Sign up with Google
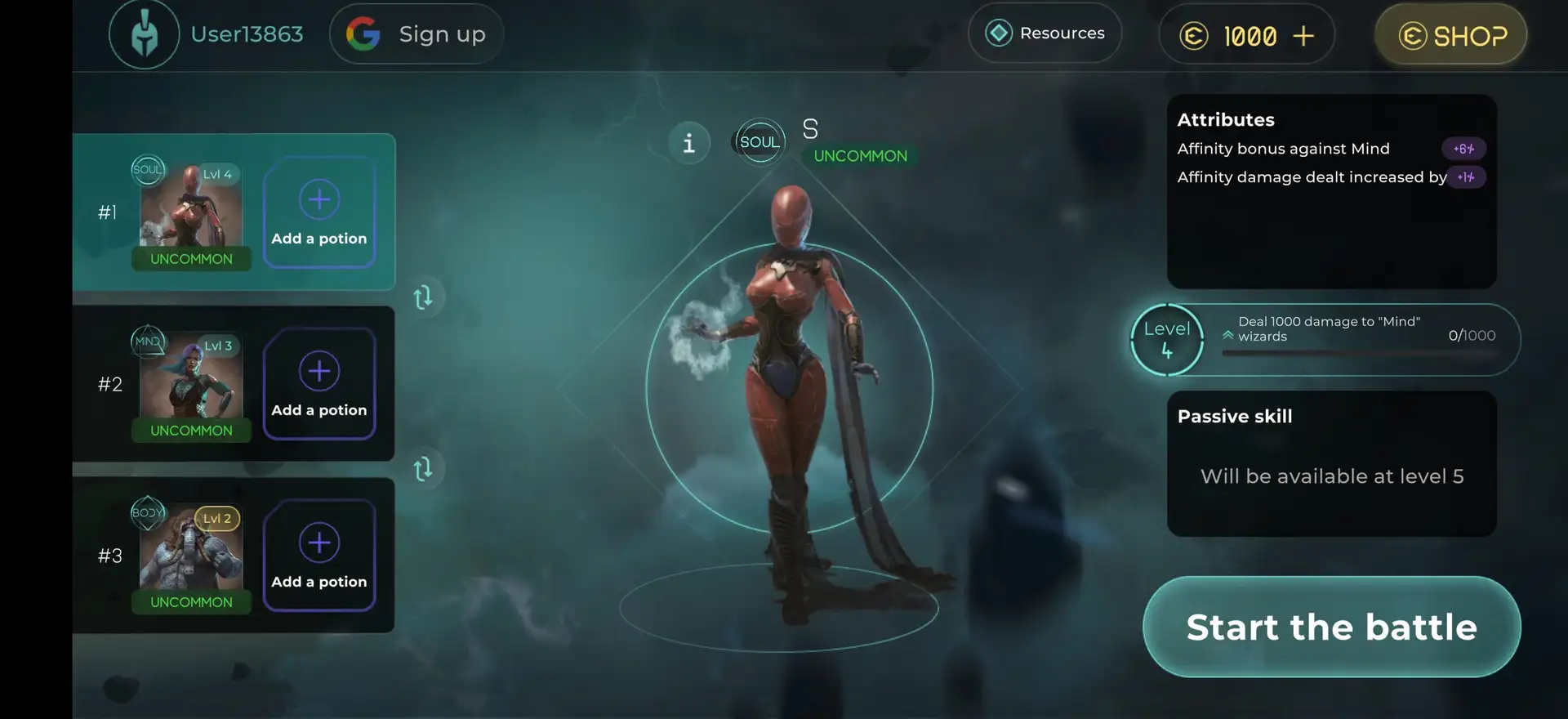This screenshot has height=719, width=1568. point(416,34)
